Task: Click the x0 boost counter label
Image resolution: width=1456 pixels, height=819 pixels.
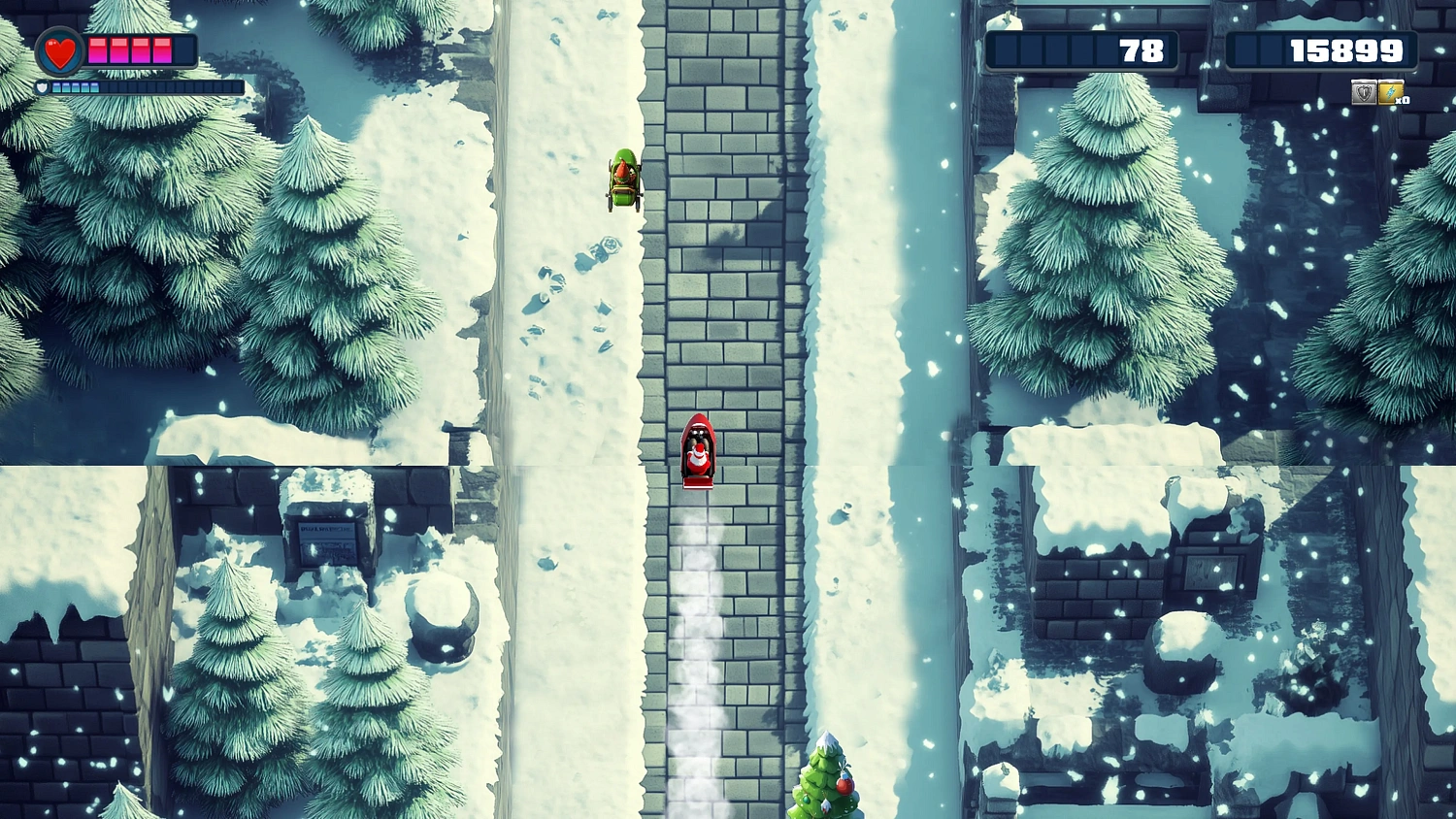Action: point(1402,101)
